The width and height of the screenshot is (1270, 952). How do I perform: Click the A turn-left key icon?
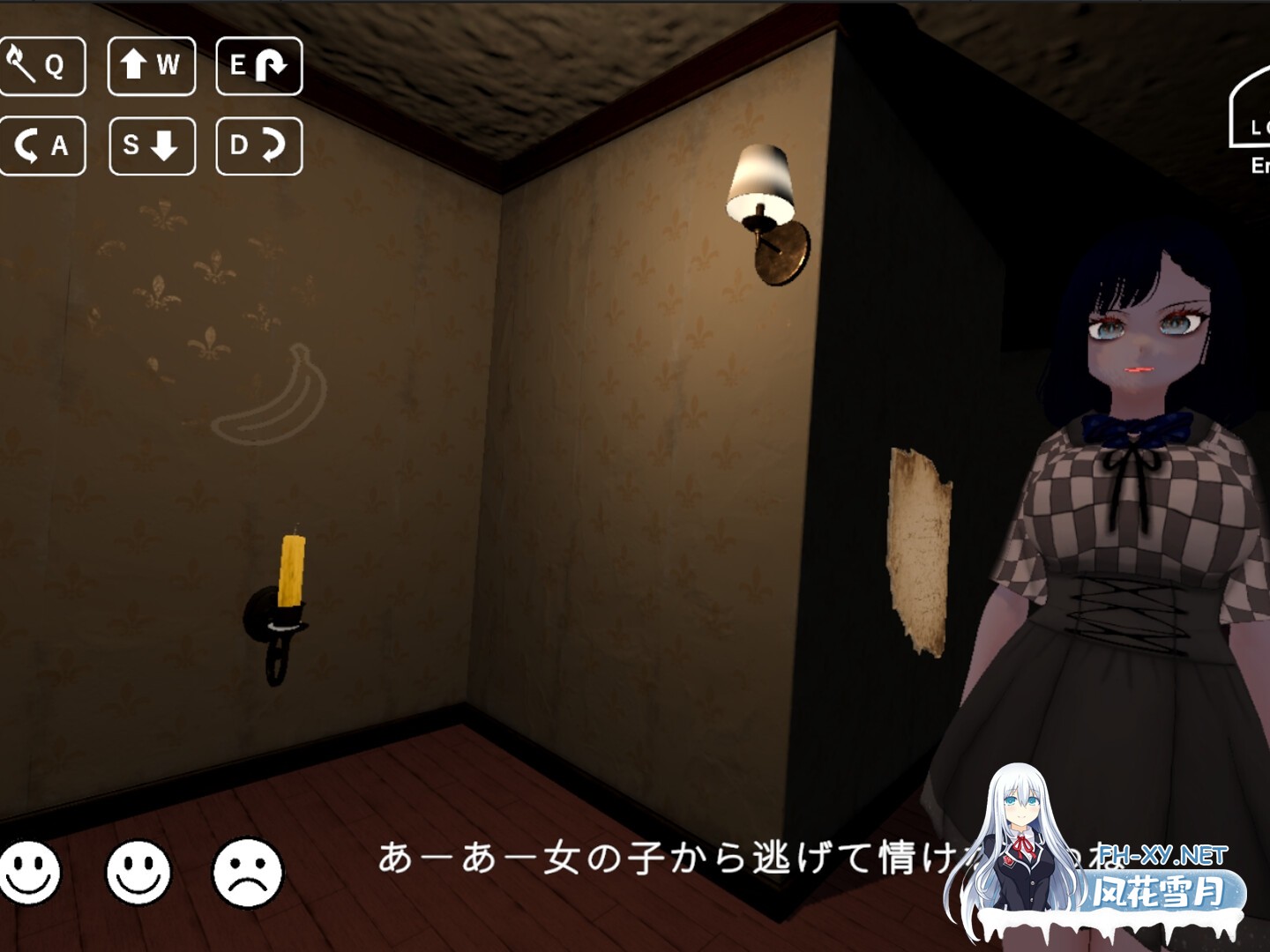pyautogui.click(x=43, y=144)
